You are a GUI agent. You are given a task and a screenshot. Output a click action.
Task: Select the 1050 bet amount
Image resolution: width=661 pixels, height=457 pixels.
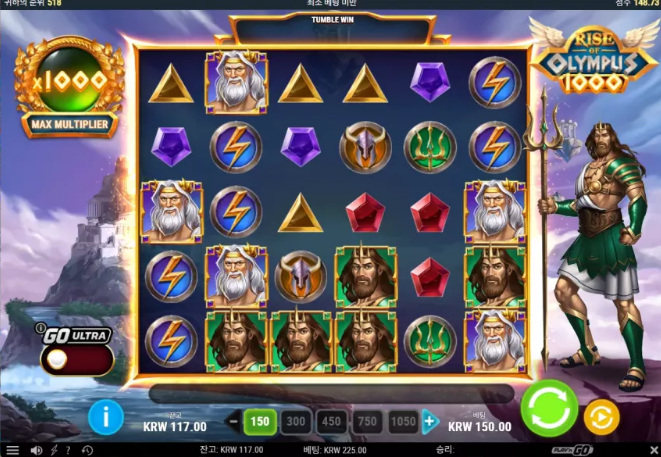pos(402,421)
